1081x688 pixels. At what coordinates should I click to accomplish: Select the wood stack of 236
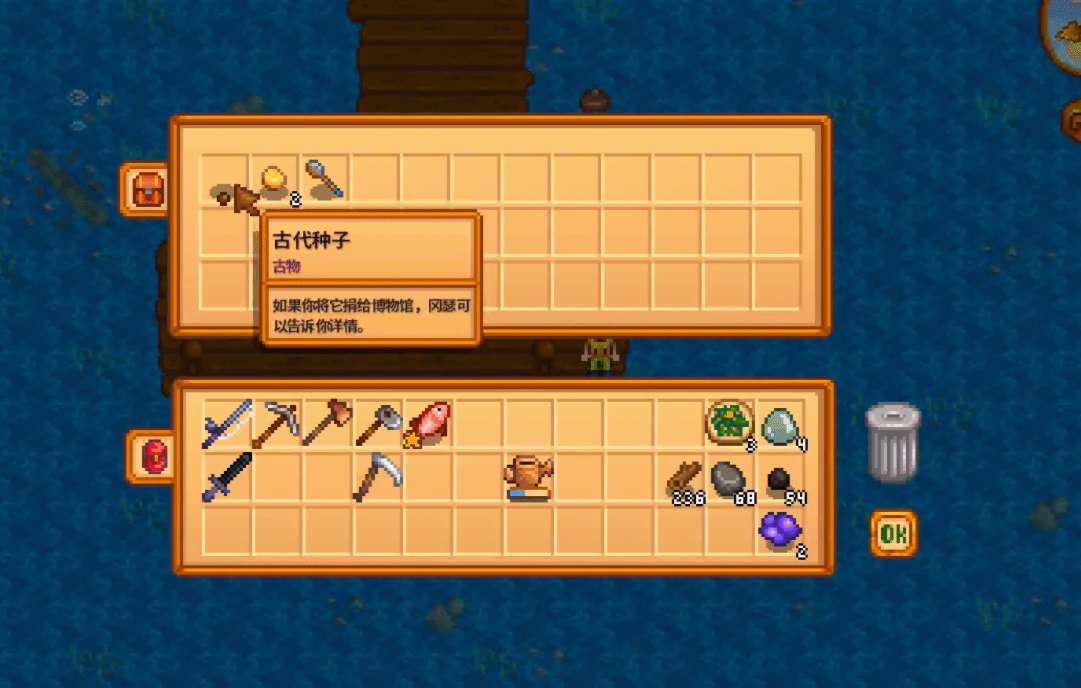pyautogui.click(x=684, y=479)
